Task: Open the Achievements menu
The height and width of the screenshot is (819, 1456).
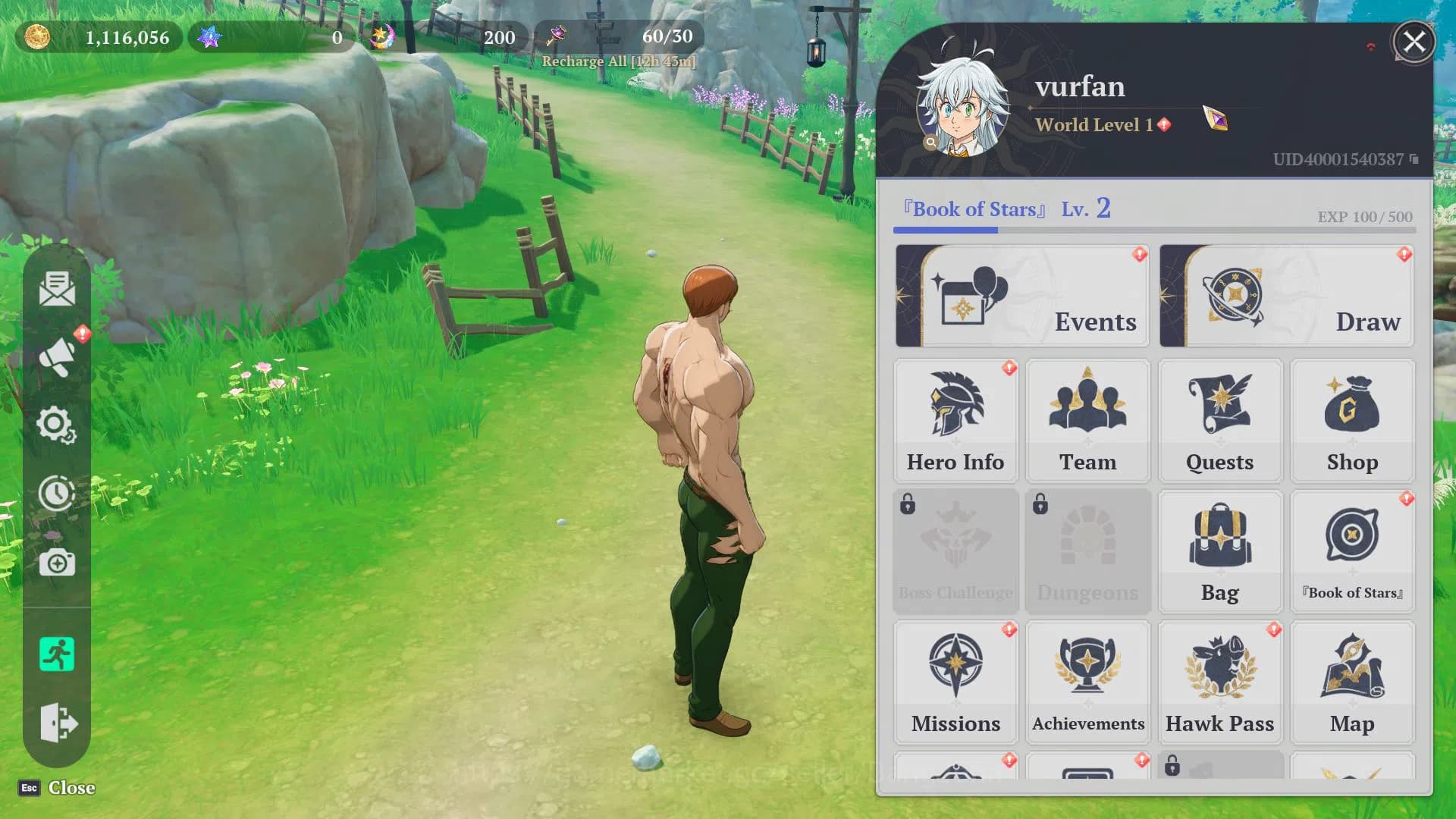Action: [x=1087, y=682]
